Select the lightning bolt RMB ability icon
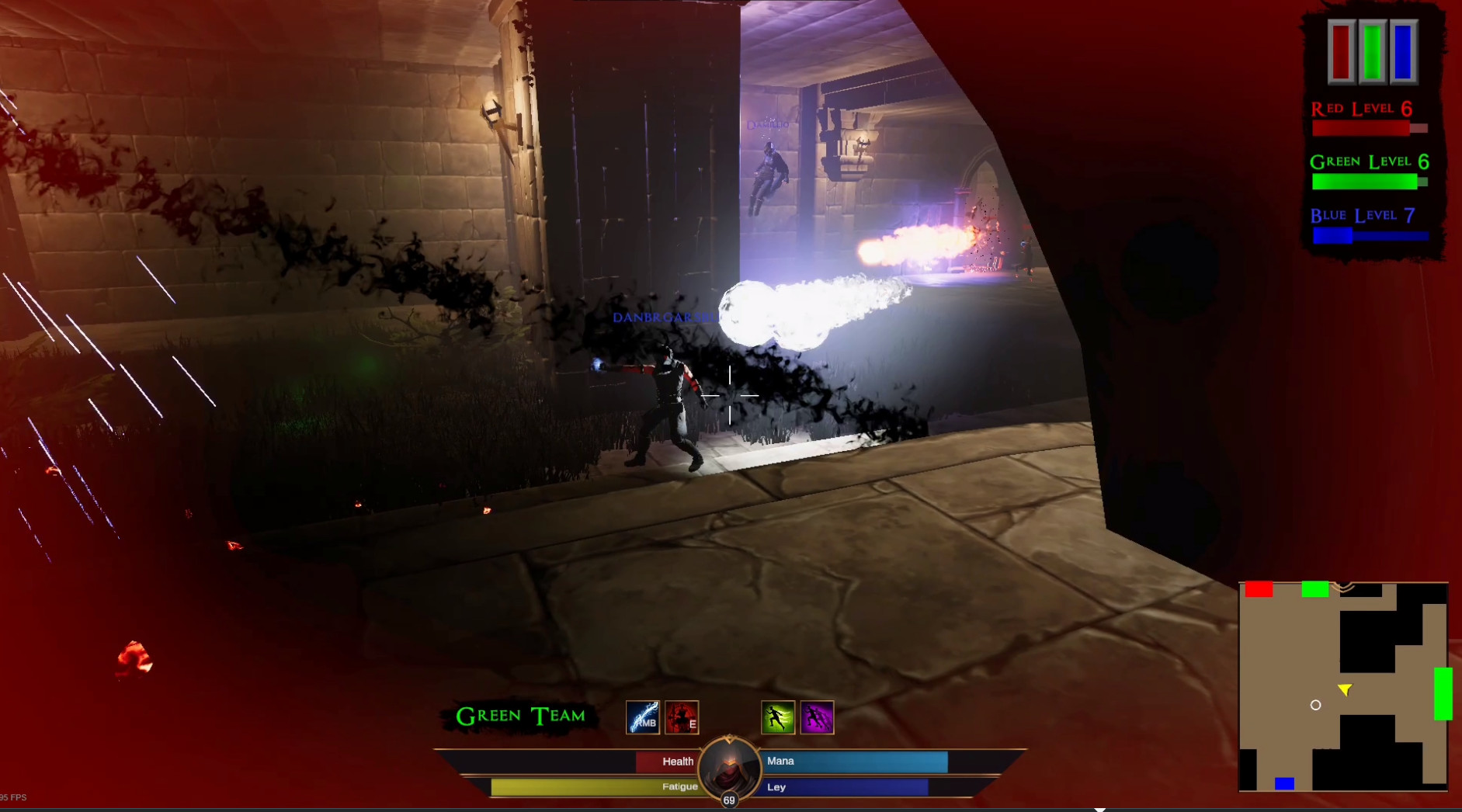The width and height of the screenshot is (1462, 812). 641,717
